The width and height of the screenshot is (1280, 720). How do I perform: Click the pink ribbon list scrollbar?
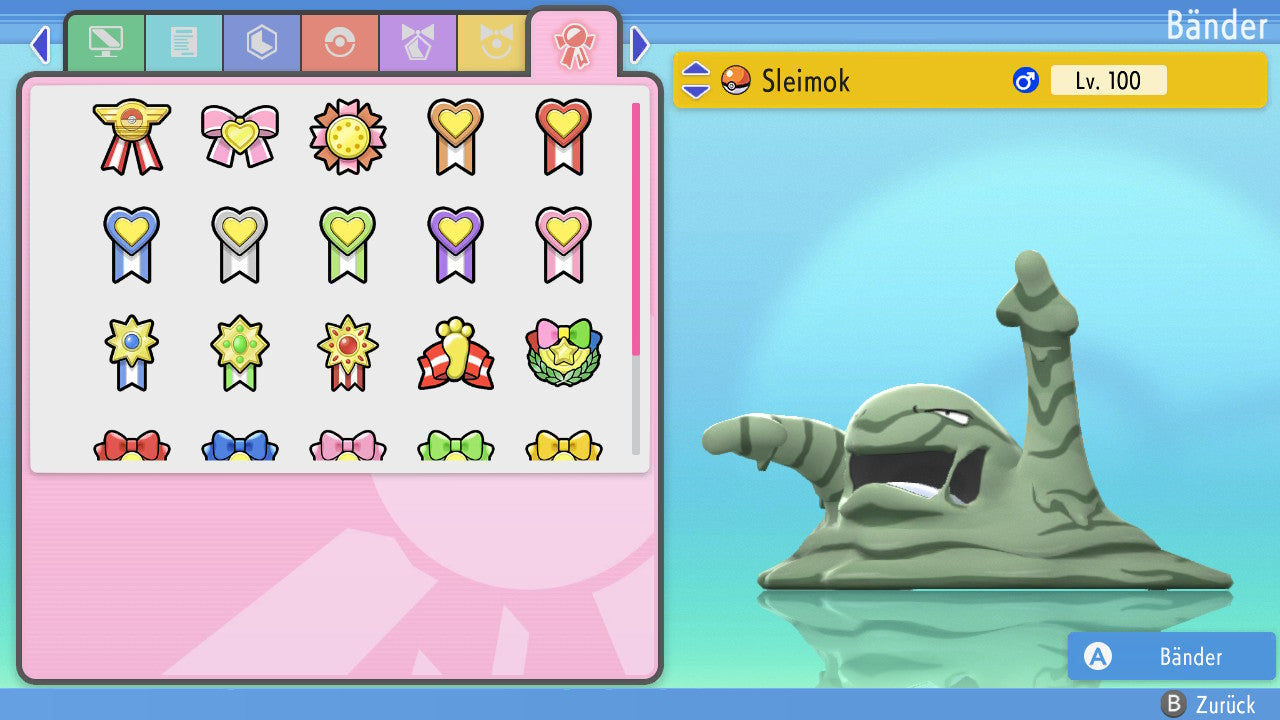point(636,228)
